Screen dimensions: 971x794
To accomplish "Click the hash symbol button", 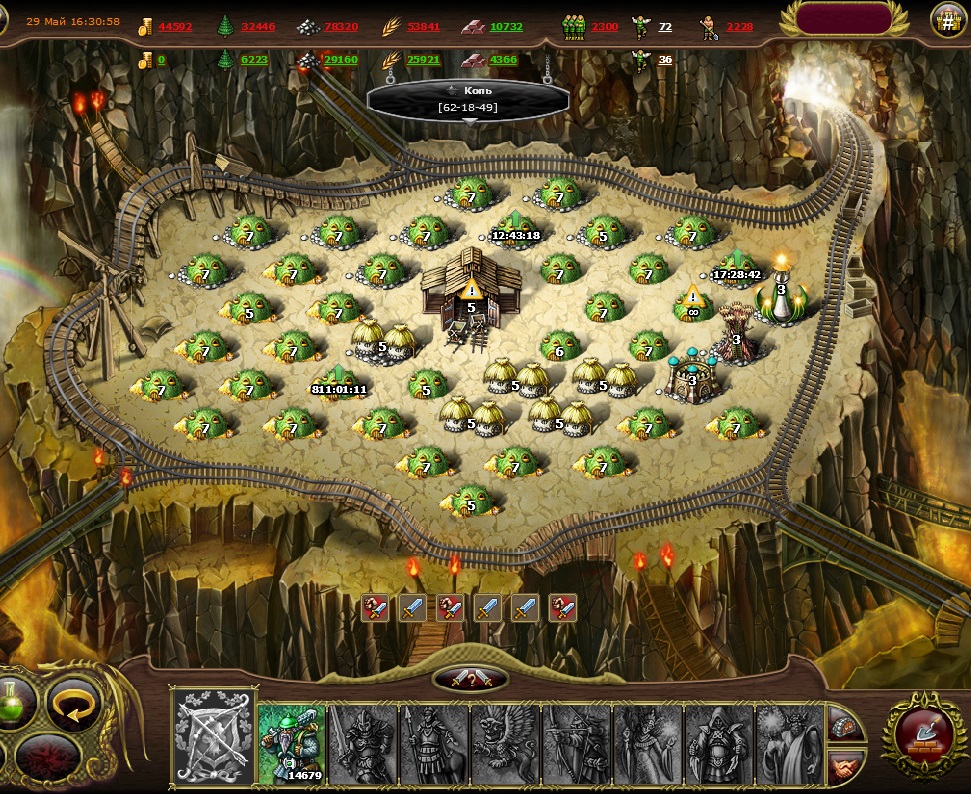I will tap(947, 19).
